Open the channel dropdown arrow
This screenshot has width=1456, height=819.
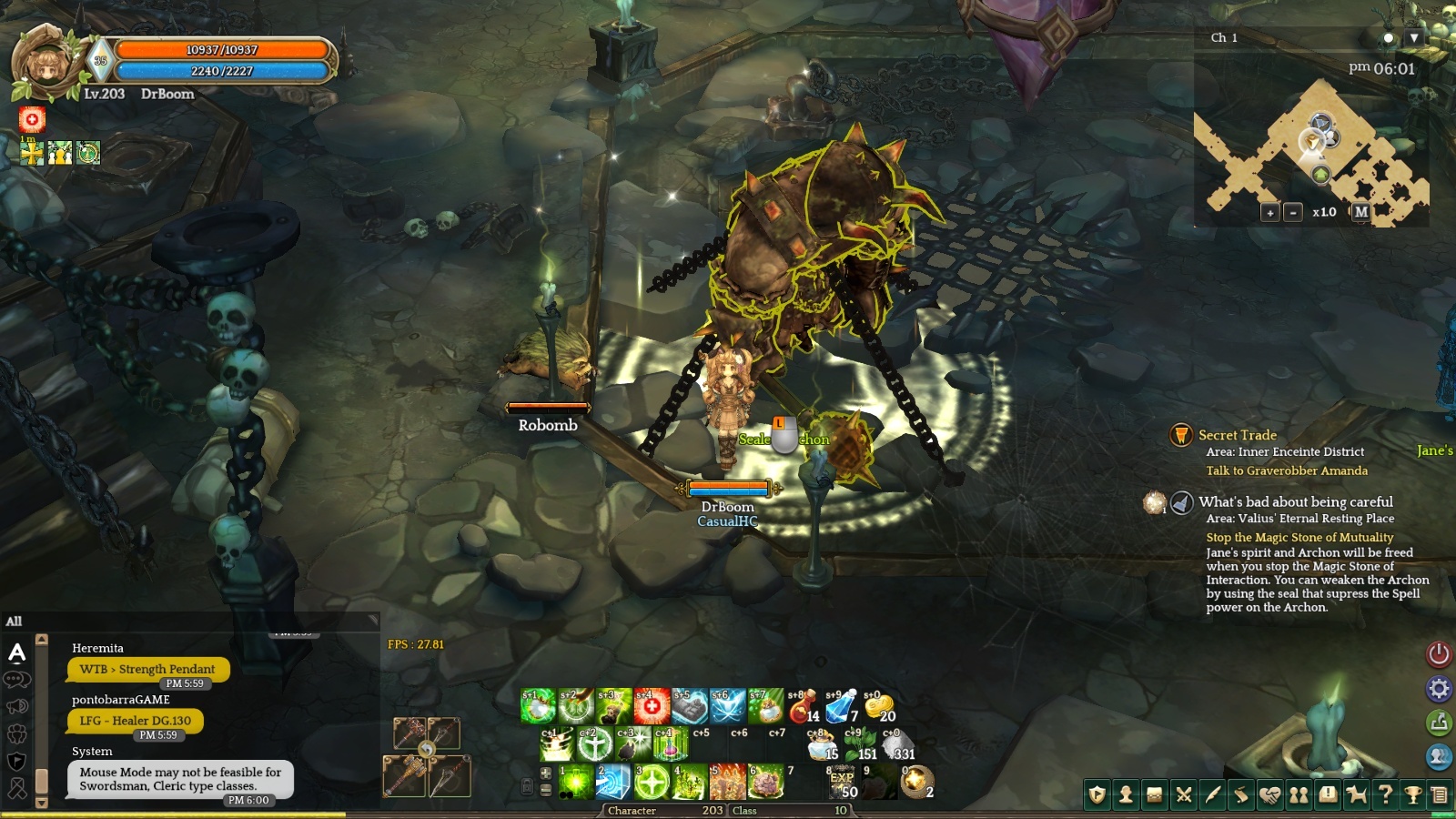[x=1414, y=38]
